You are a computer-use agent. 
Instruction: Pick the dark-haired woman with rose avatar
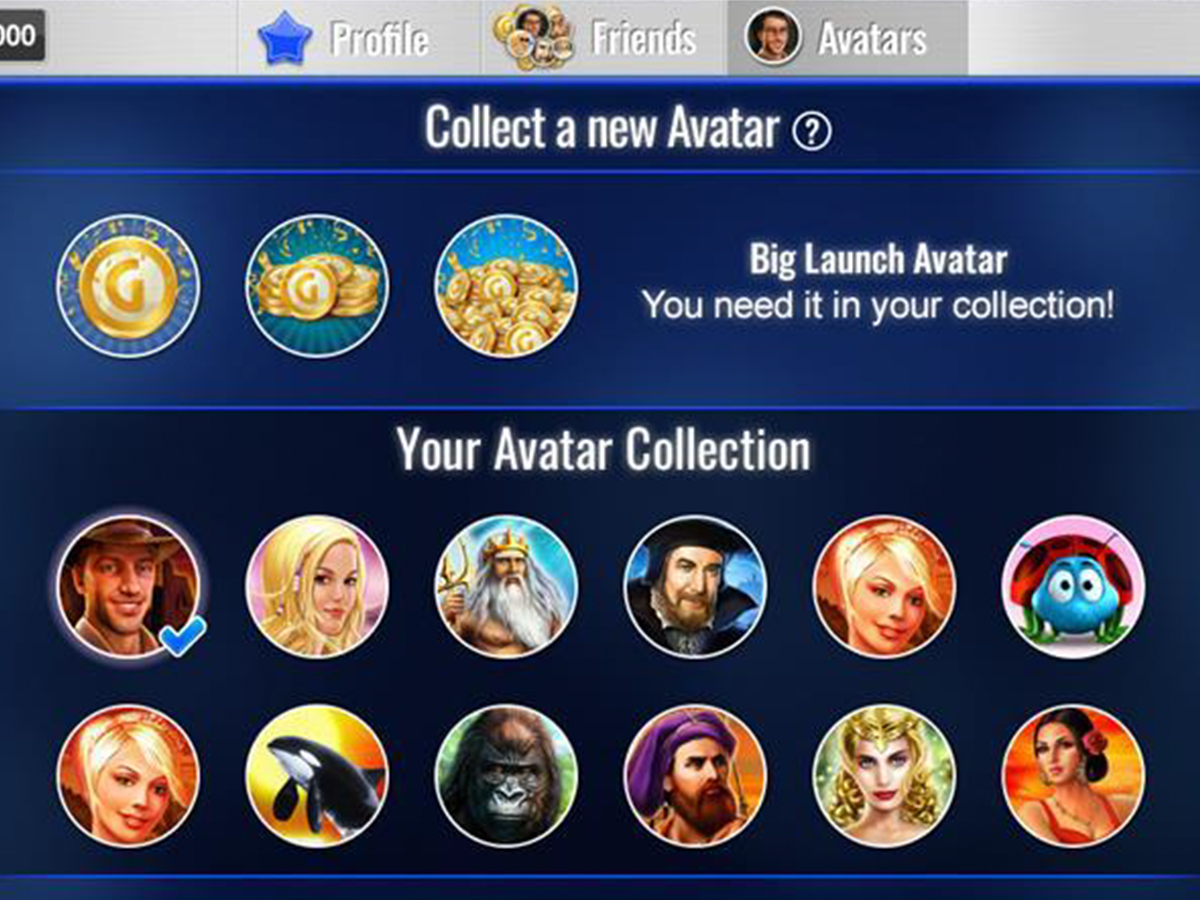(x=1073, y=776)
